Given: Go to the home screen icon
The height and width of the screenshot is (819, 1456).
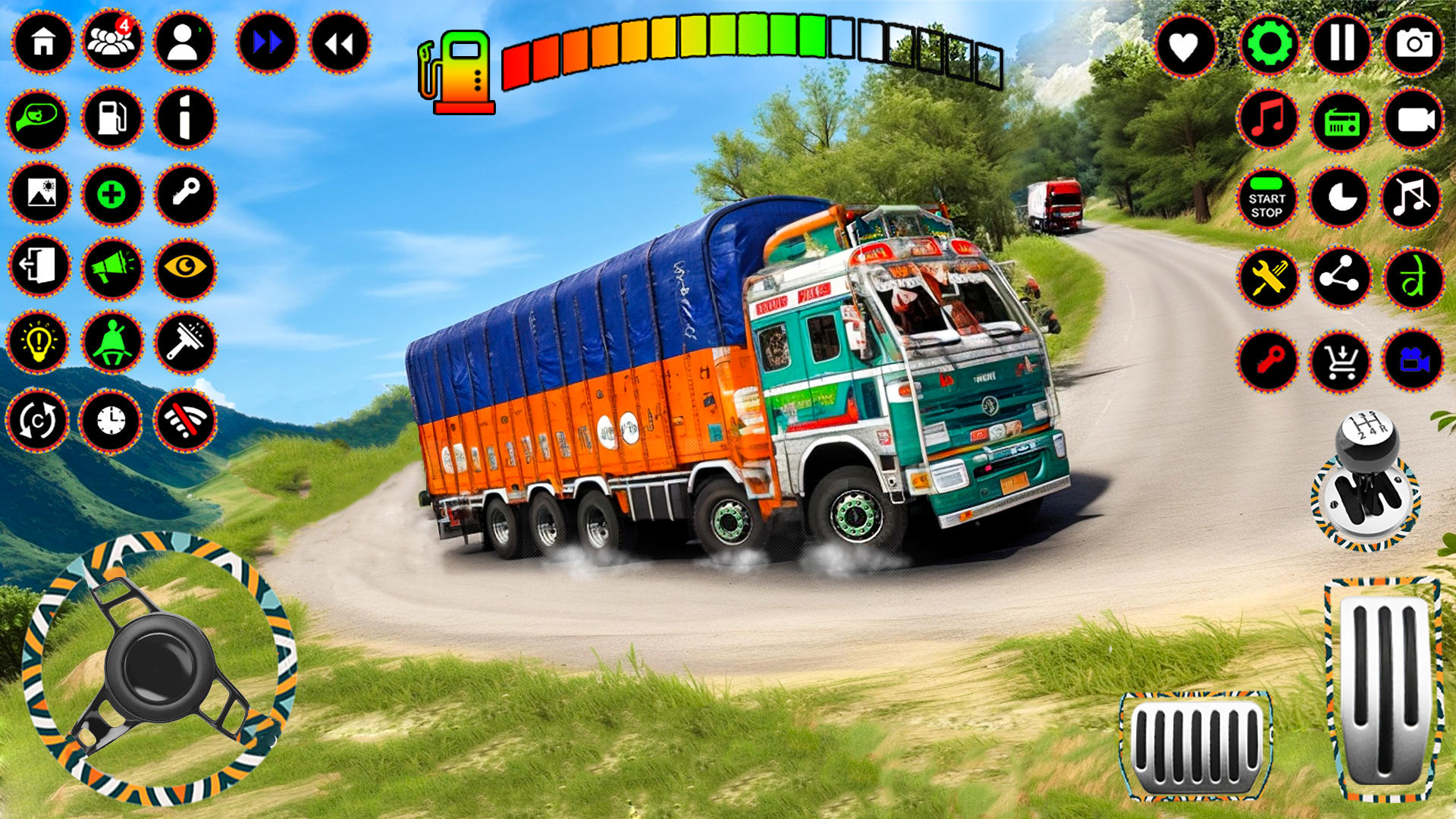Looking at the screenshot, I should [42, 42].
